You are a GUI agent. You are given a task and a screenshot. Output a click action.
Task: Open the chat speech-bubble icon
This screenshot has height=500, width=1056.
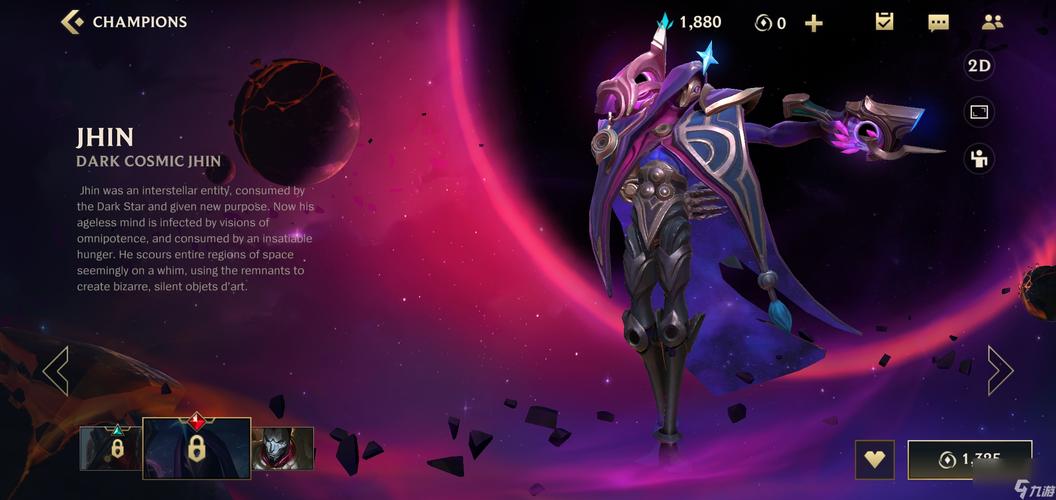coord(938,22)
